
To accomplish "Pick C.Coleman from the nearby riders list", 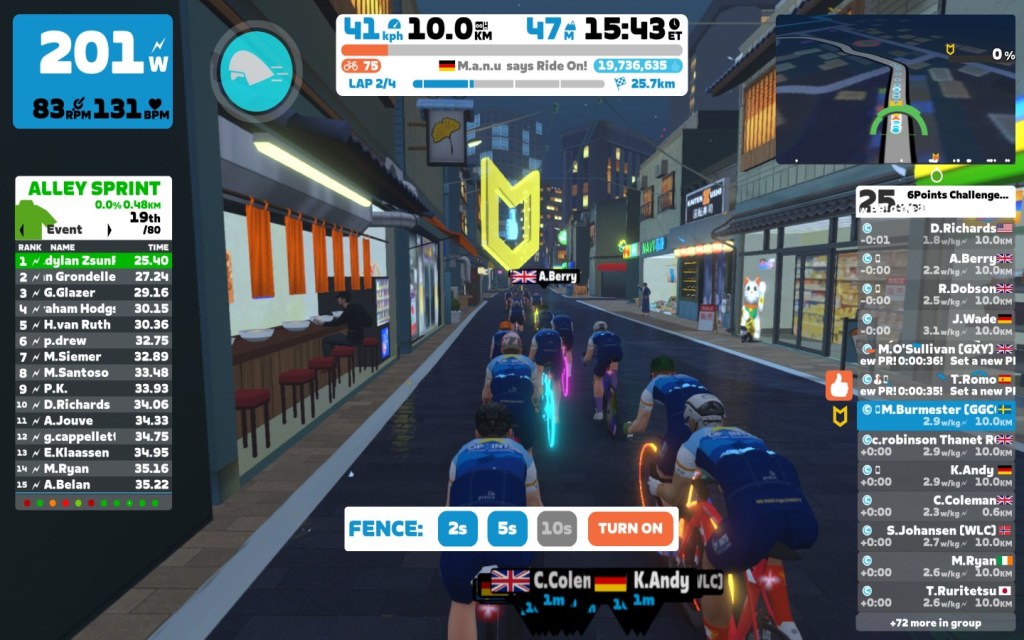I will [936, 506].
